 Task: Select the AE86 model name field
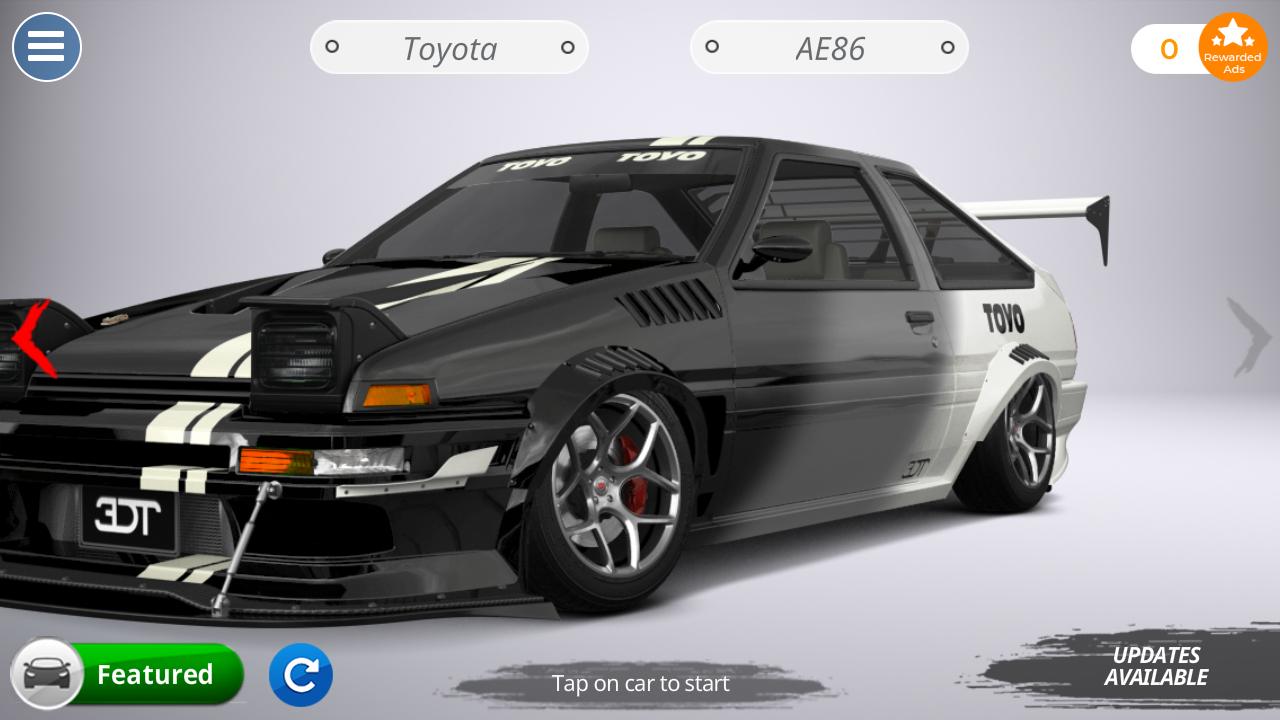click(x=828, y=47)
